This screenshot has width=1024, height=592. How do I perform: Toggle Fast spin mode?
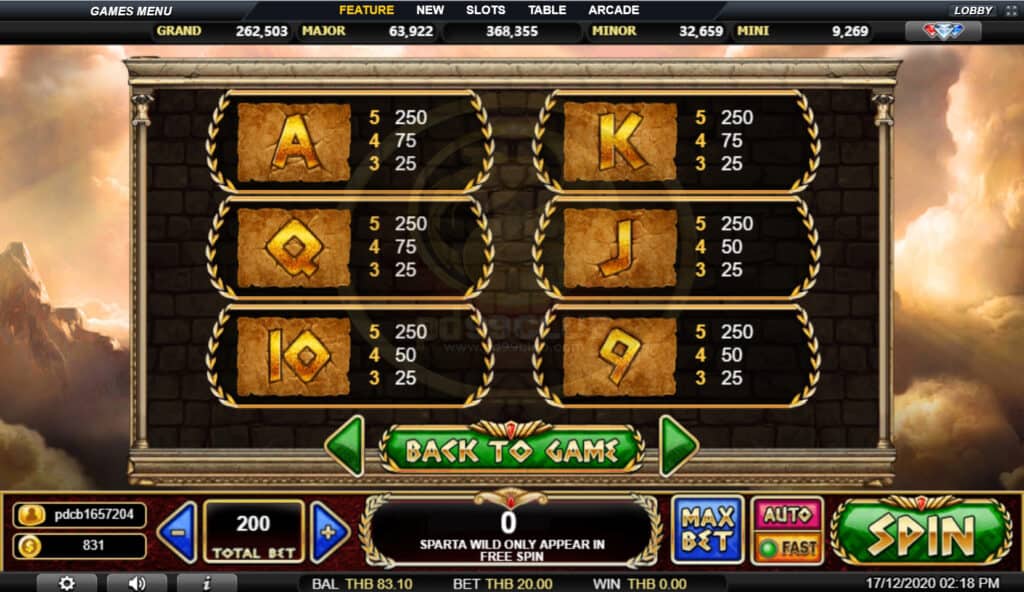pos(787,547)
